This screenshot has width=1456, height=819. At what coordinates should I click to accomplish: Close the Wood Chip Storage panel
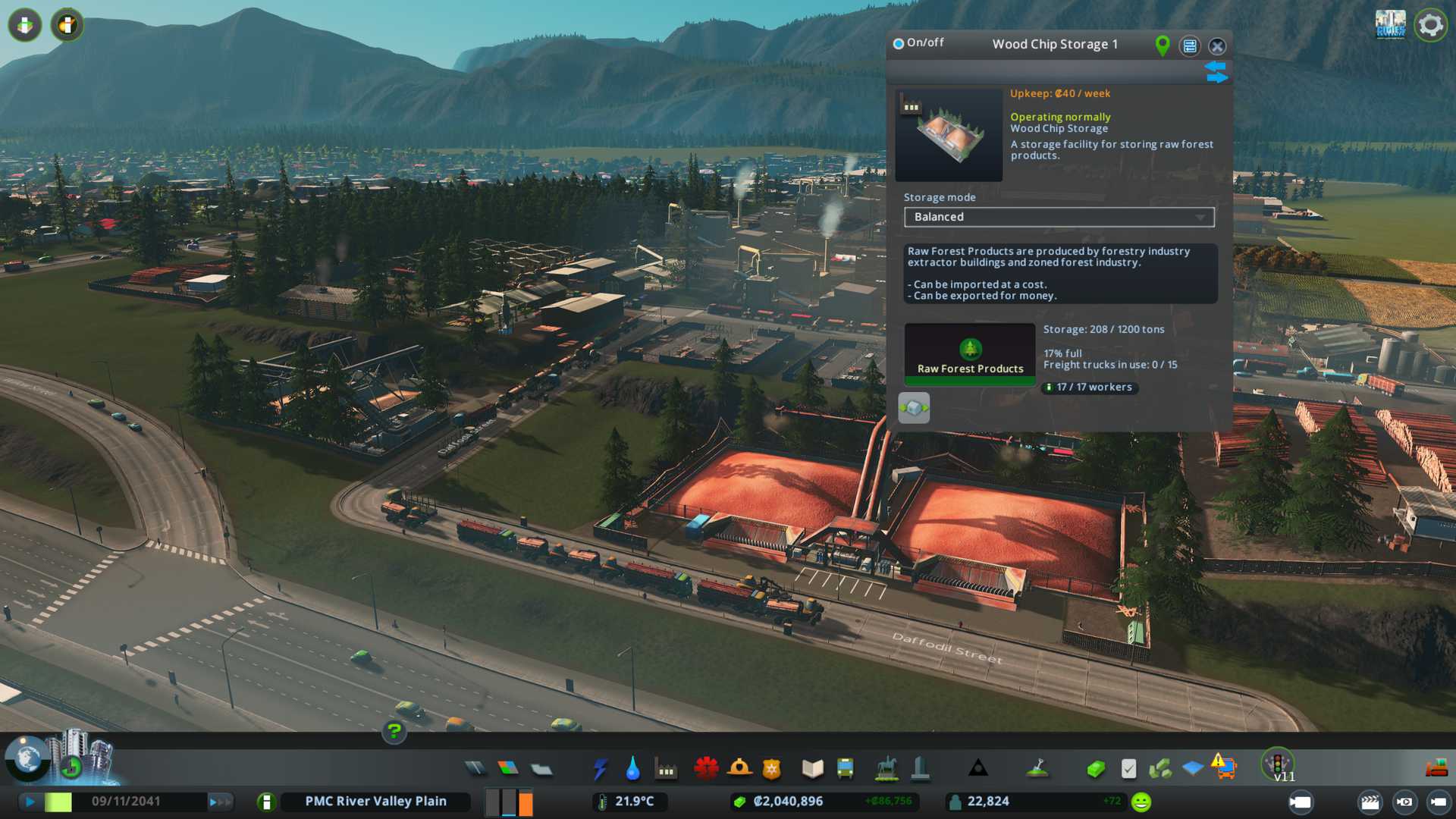pos(1217,46)
